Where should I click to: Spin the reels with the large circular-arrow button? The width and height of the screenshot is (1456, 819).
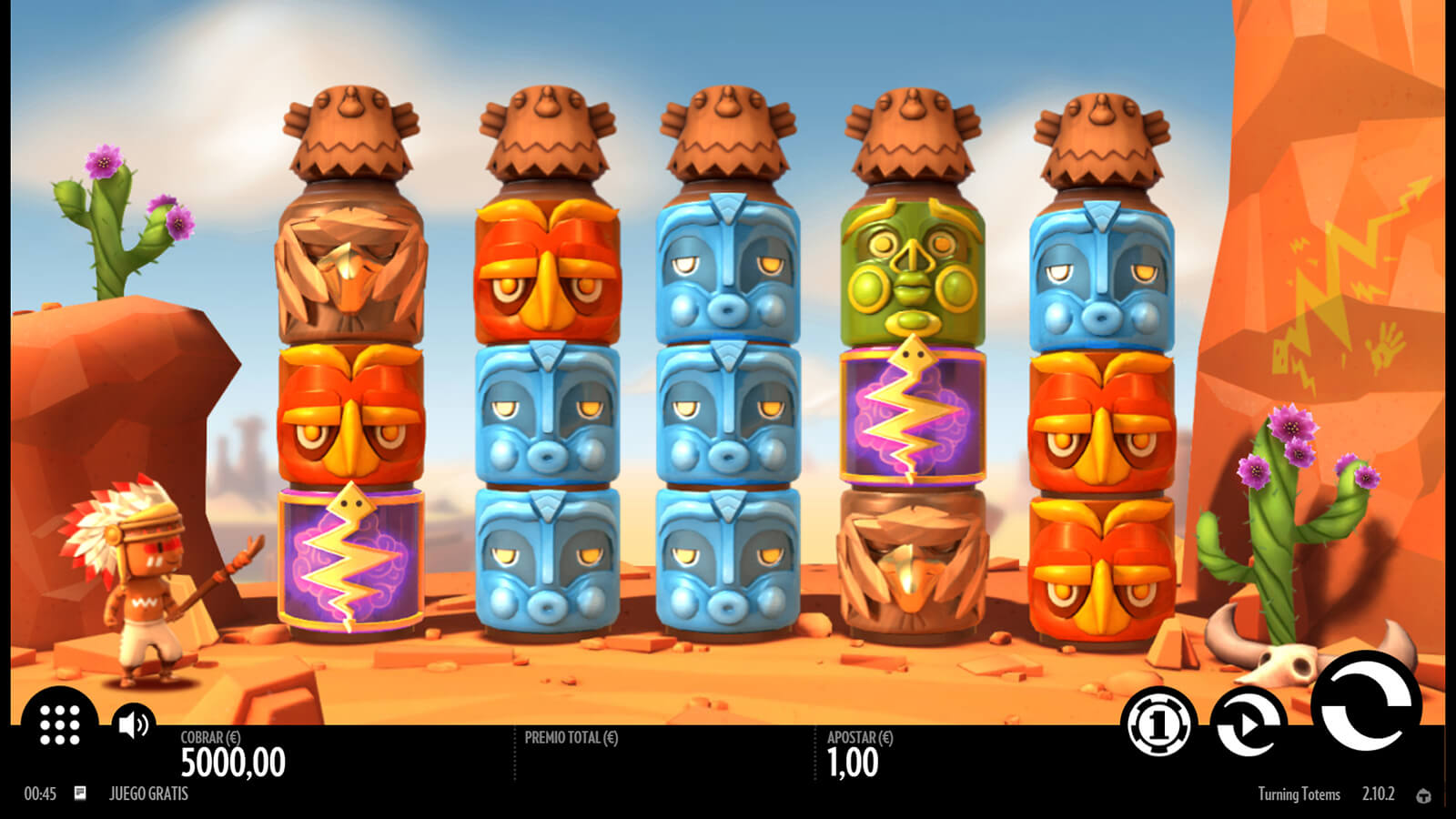click(1365, 705)
